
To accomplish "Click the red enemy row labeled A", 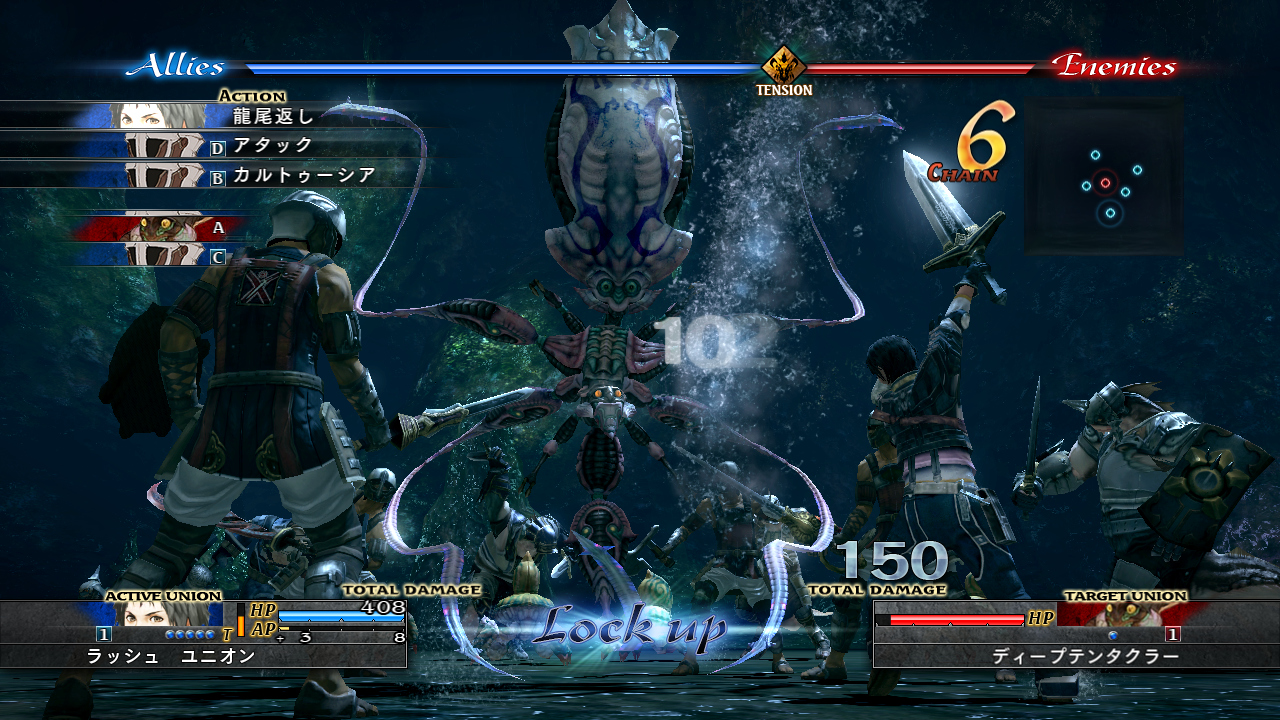I will [160, 228].
